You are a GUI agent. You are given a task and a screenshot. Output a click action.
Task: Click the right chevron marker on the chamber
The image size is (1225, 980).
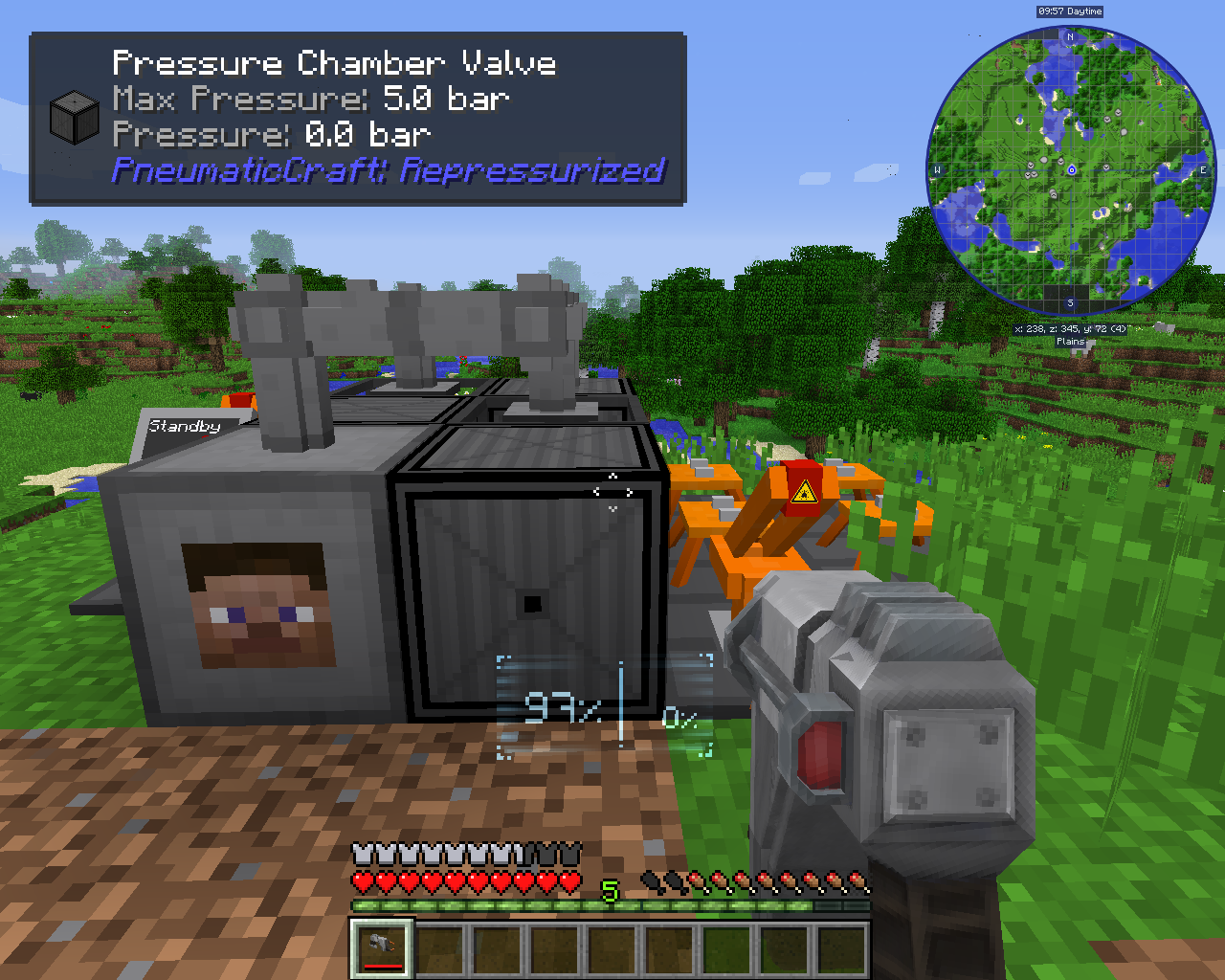[629, 492]
